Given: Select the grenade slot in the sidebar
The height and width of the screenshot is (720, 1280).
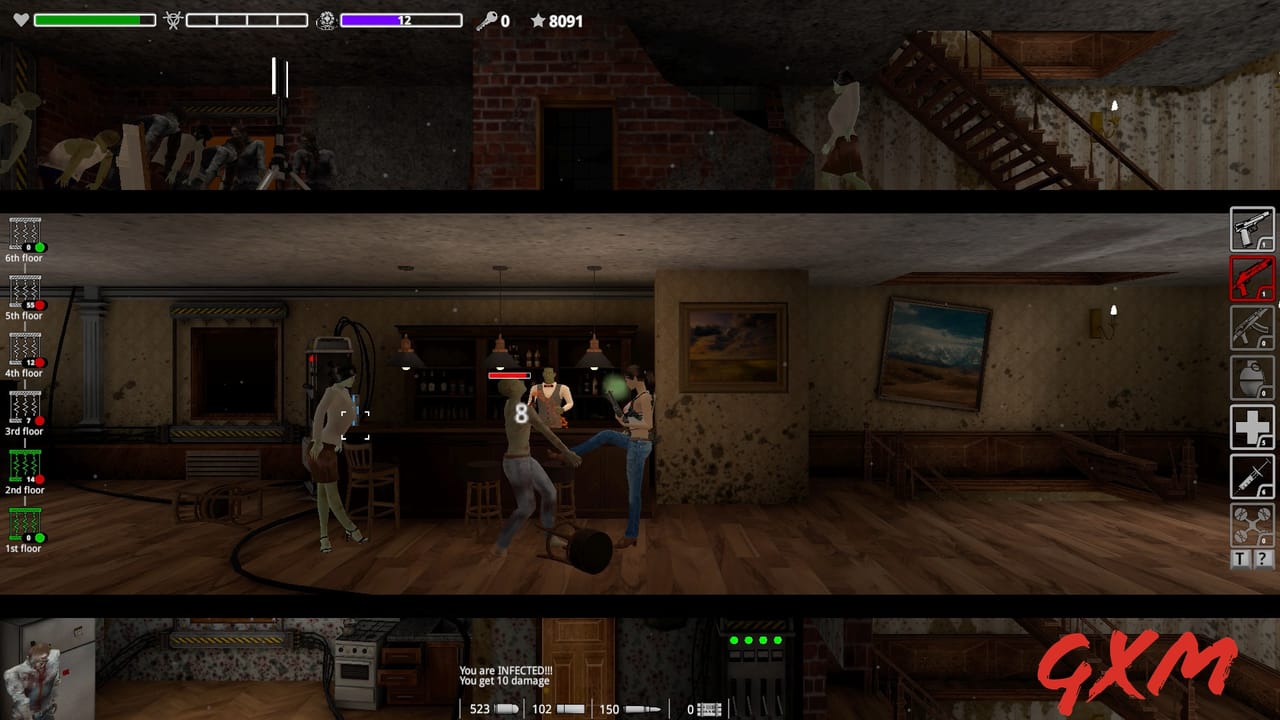Looking at the screenshot, I should click(x=1251, y=379).
